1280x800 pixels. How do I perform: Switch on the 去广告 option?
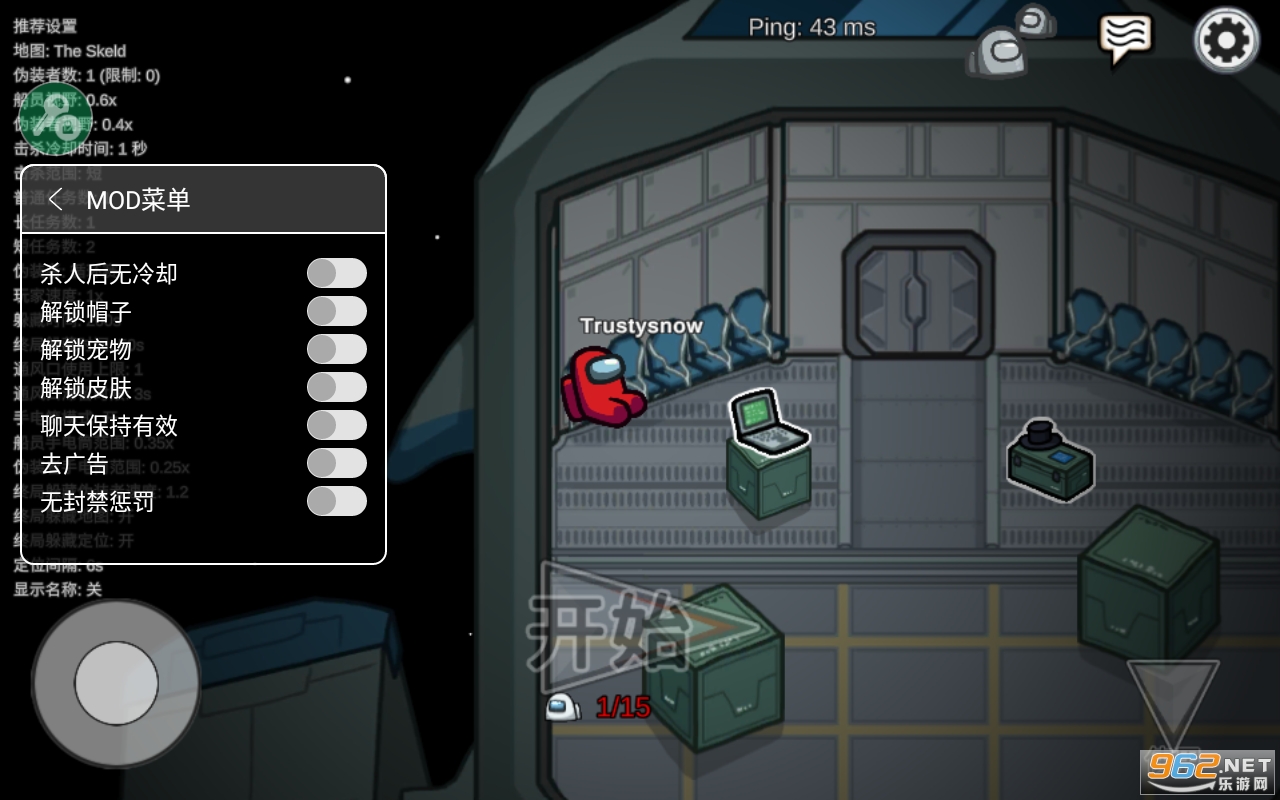[336, 463]
